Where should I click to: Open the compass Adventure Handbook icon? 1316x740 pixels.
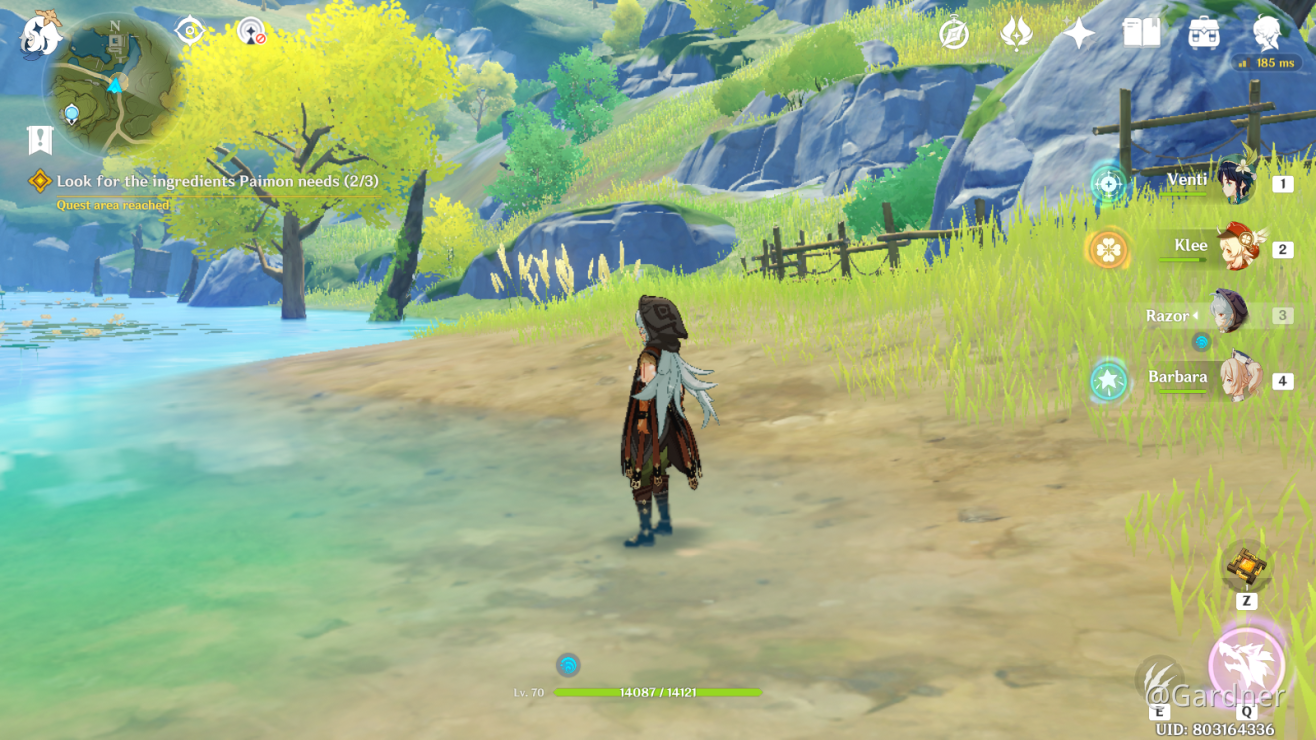click(x=954, y=34)
